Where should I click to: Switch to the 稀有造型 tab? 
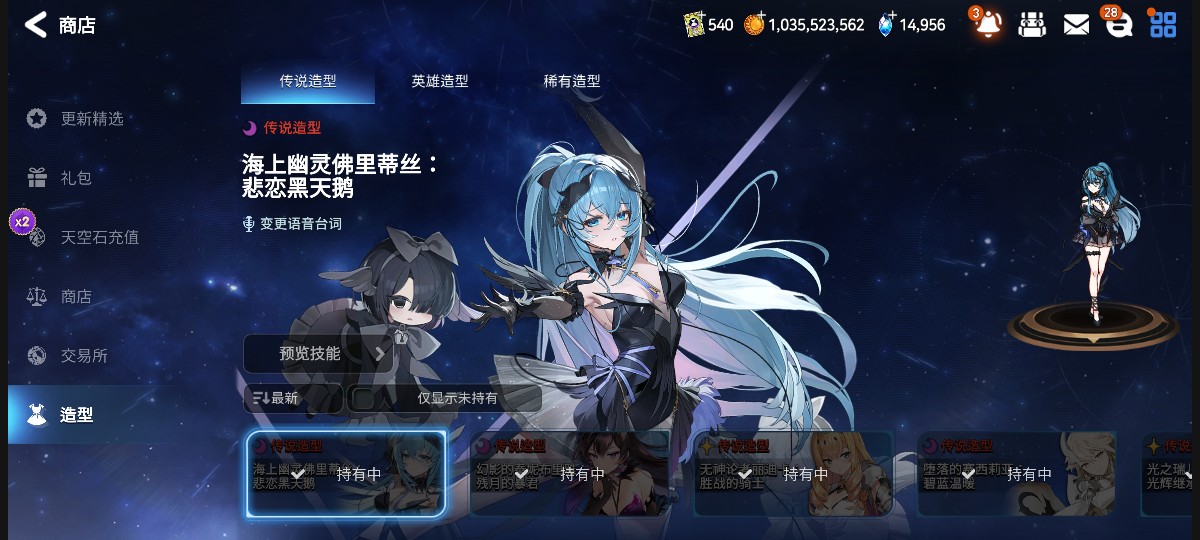pyautogui.click(x=572, y=82)
